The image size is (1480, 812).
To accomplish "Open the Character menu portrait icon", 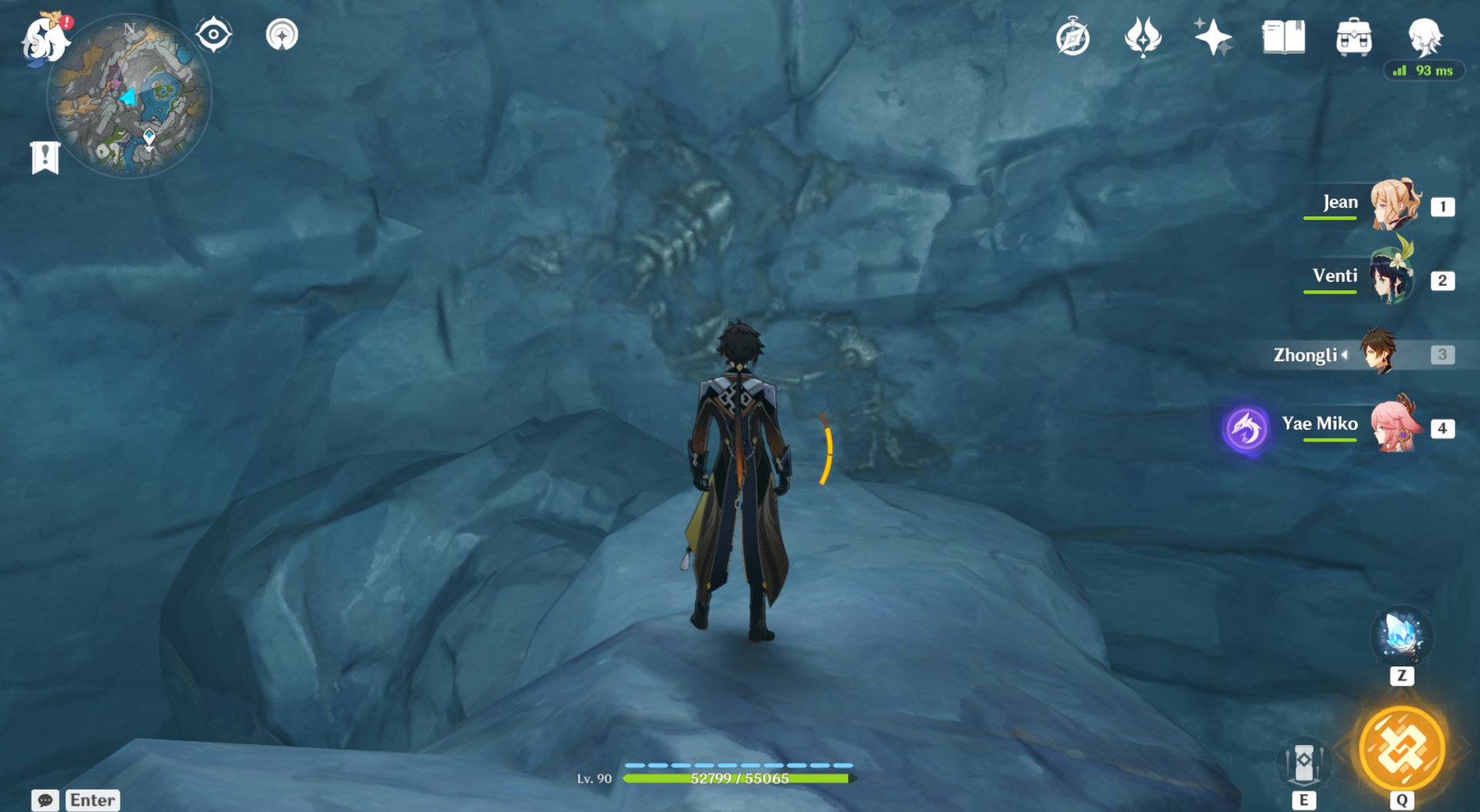I will (x=1424, y=35).
